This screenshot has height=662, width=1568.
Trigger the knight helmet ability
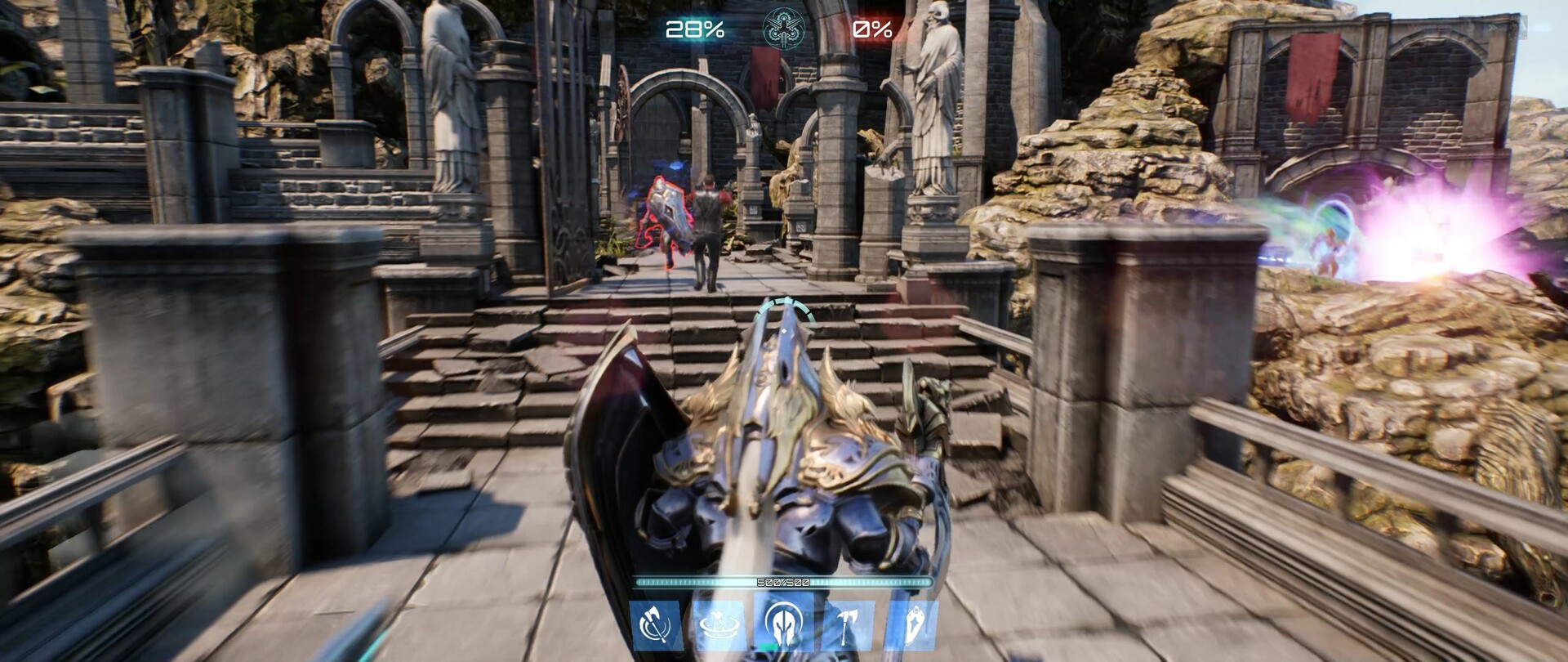pyautogui.click(x=783, y=625)
